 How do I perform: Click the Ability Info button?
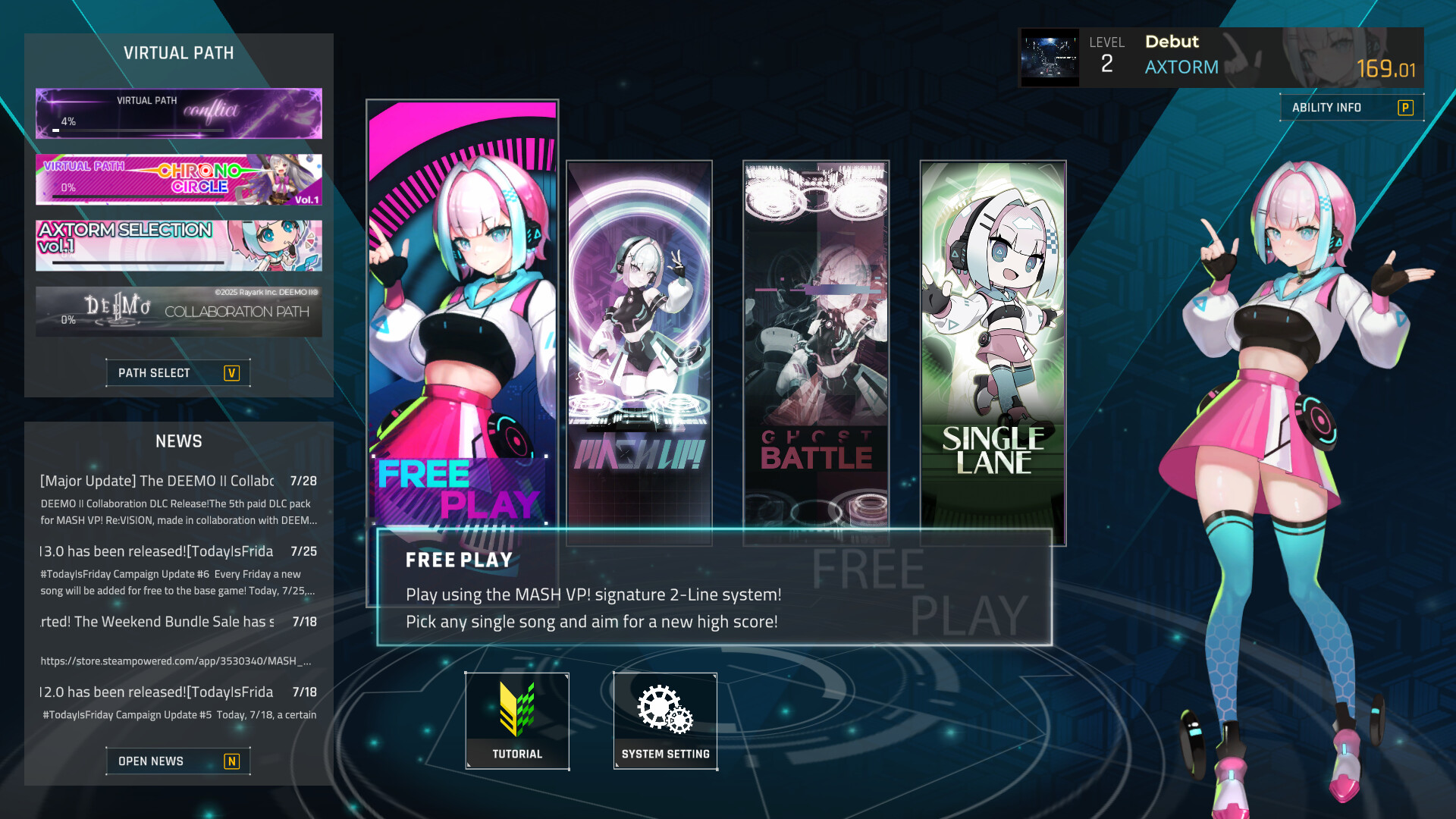[1351, 108]
